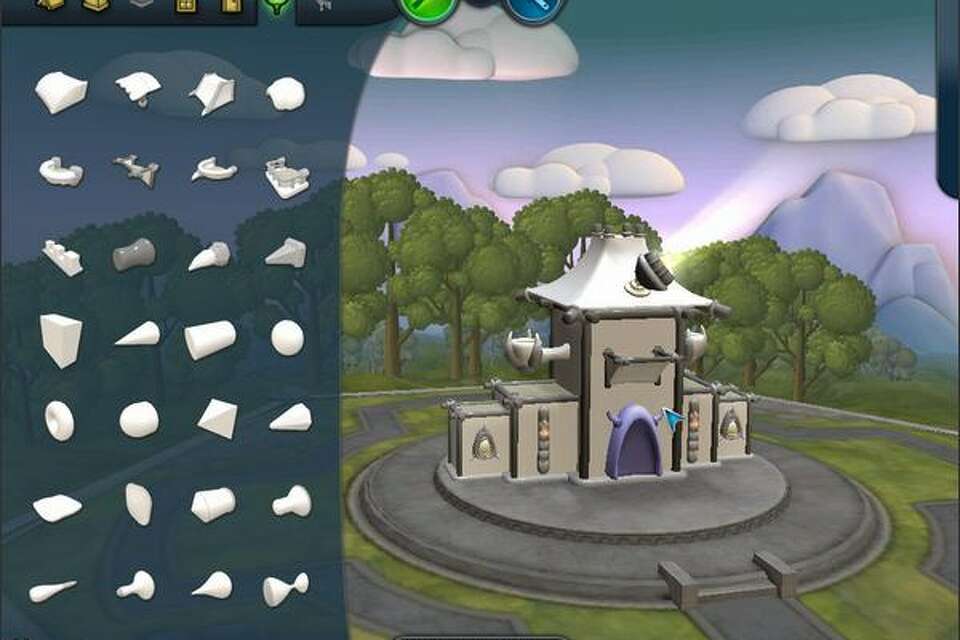This screenshot has width=960, height=640.
Task: Choose the wedge prism block part
Action: pos(60,340)
